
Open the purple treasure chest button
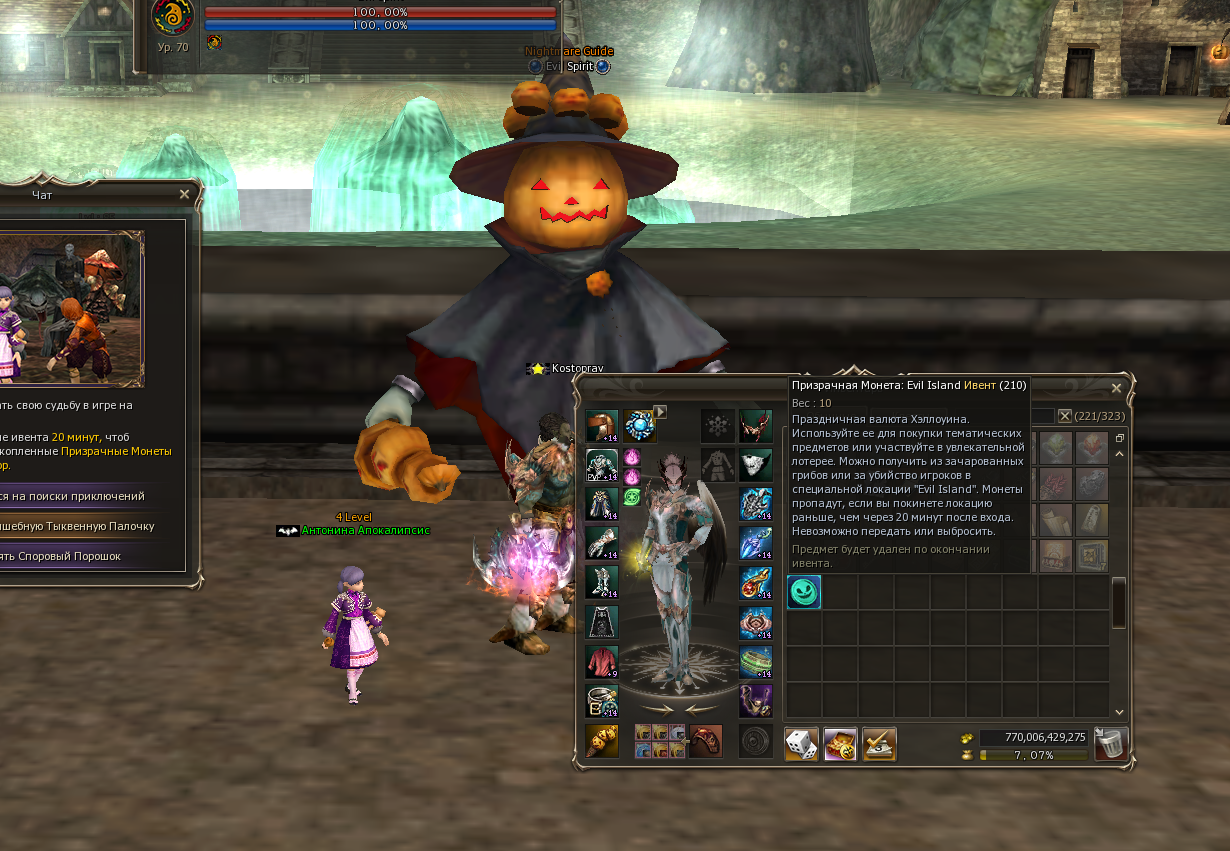tap(840, 743)
